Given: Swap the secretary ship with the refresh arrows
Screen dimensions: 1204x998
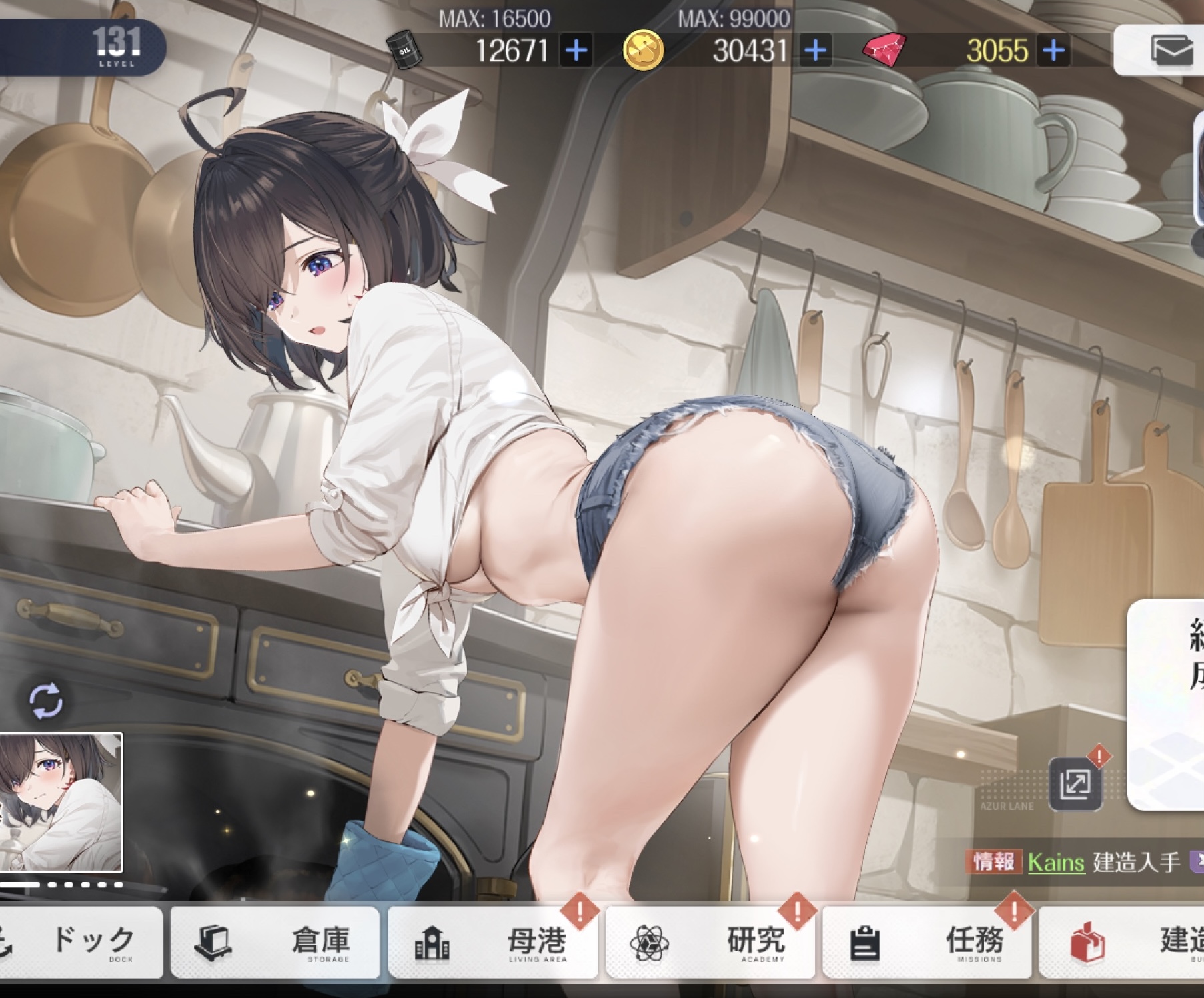Looking at the screenshot, I should point(46,701).
